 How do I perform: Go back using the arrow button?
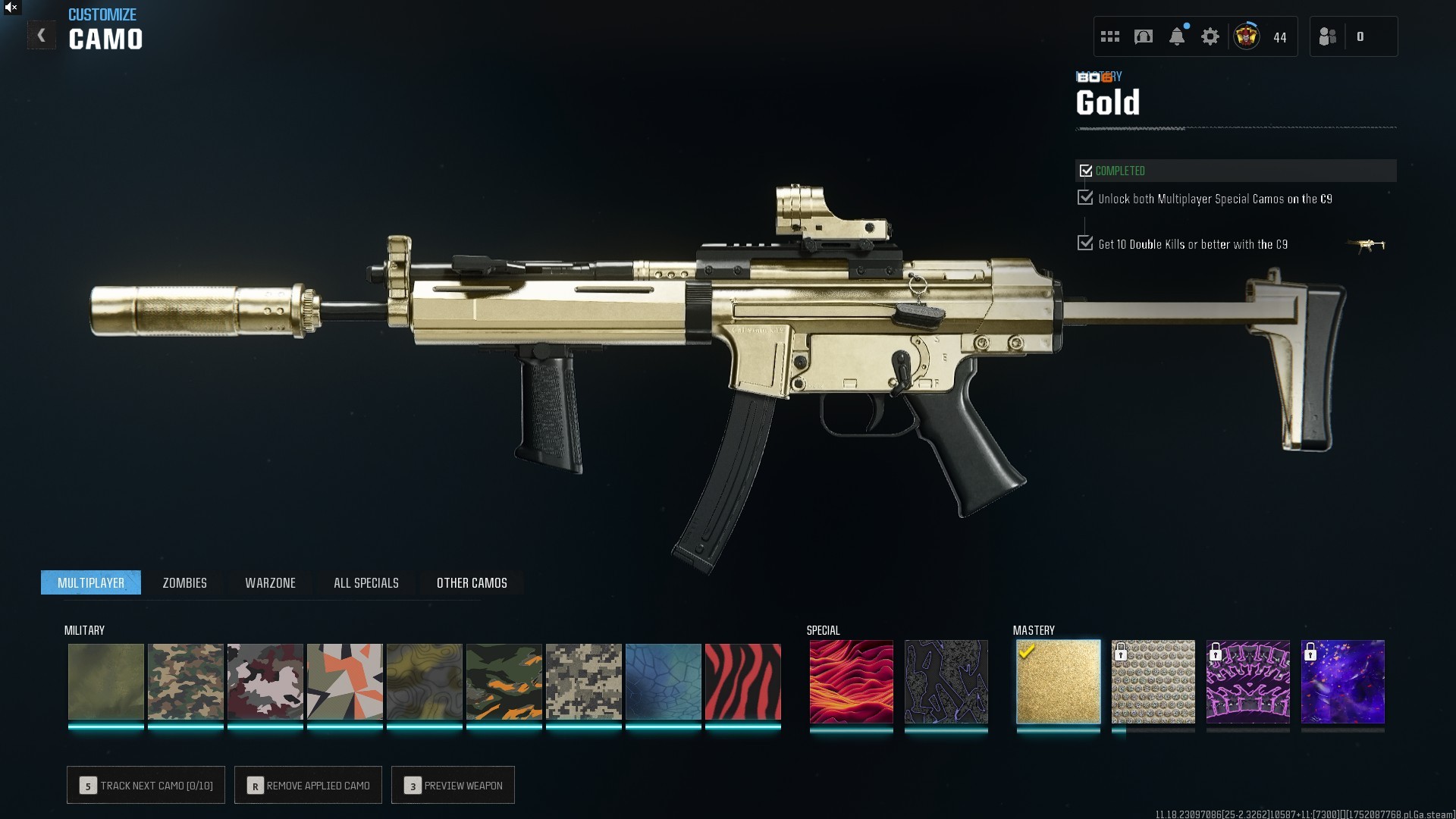pyautogui.click(x=42, y=36)
